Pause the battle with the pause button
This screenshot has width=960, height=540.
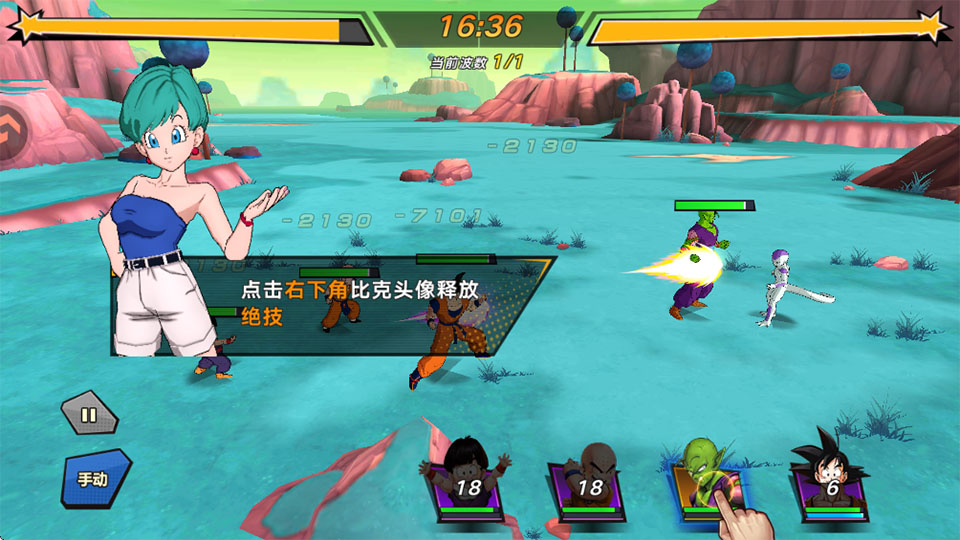[x=89, y=414]
